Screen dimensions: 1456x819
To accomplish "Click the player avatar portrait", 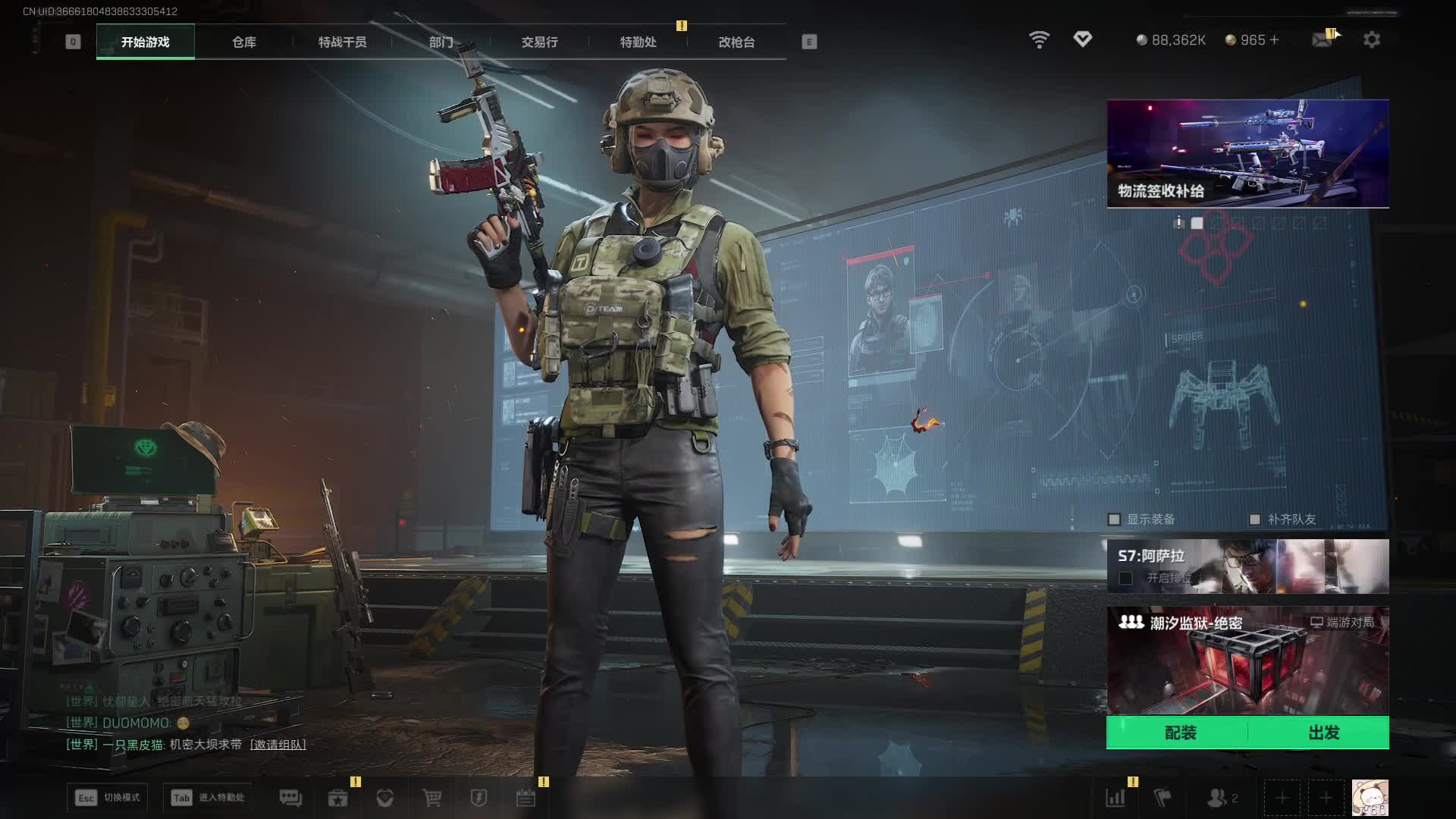I will click(1370, 798).
